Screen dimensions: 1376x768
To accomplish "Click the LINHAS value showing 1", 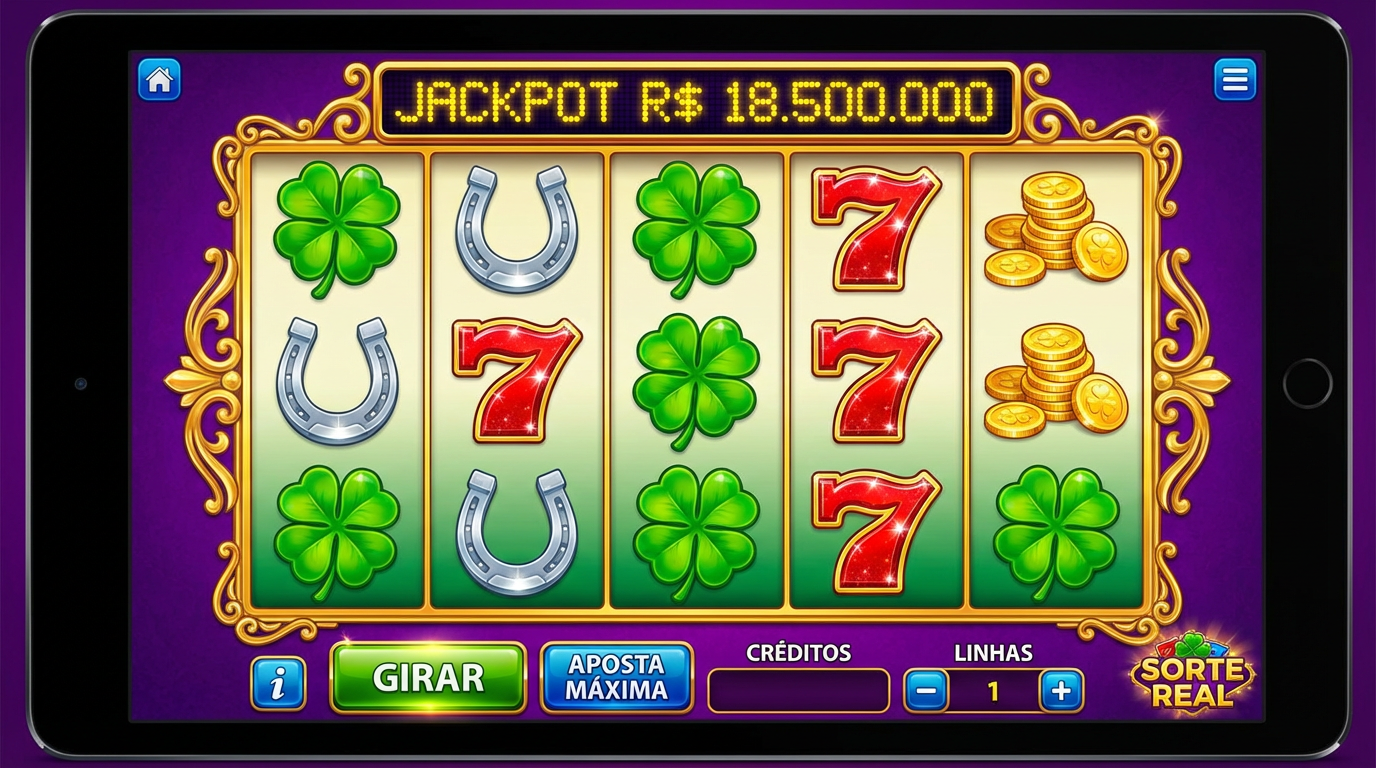I will pyautogui.click(x=993, y=690).
